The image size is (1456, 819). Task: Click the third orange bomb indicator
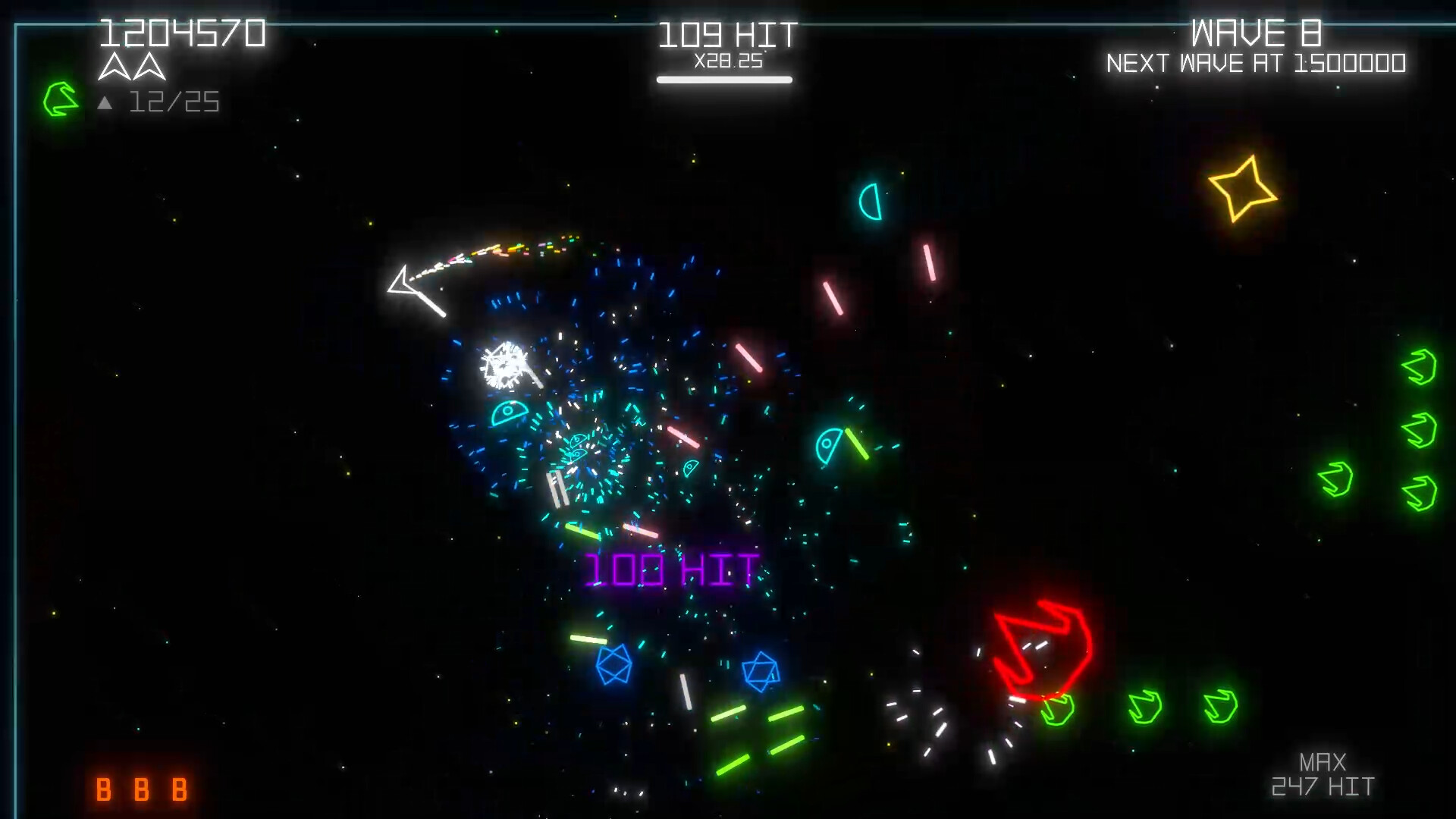(x=180, y=789)
